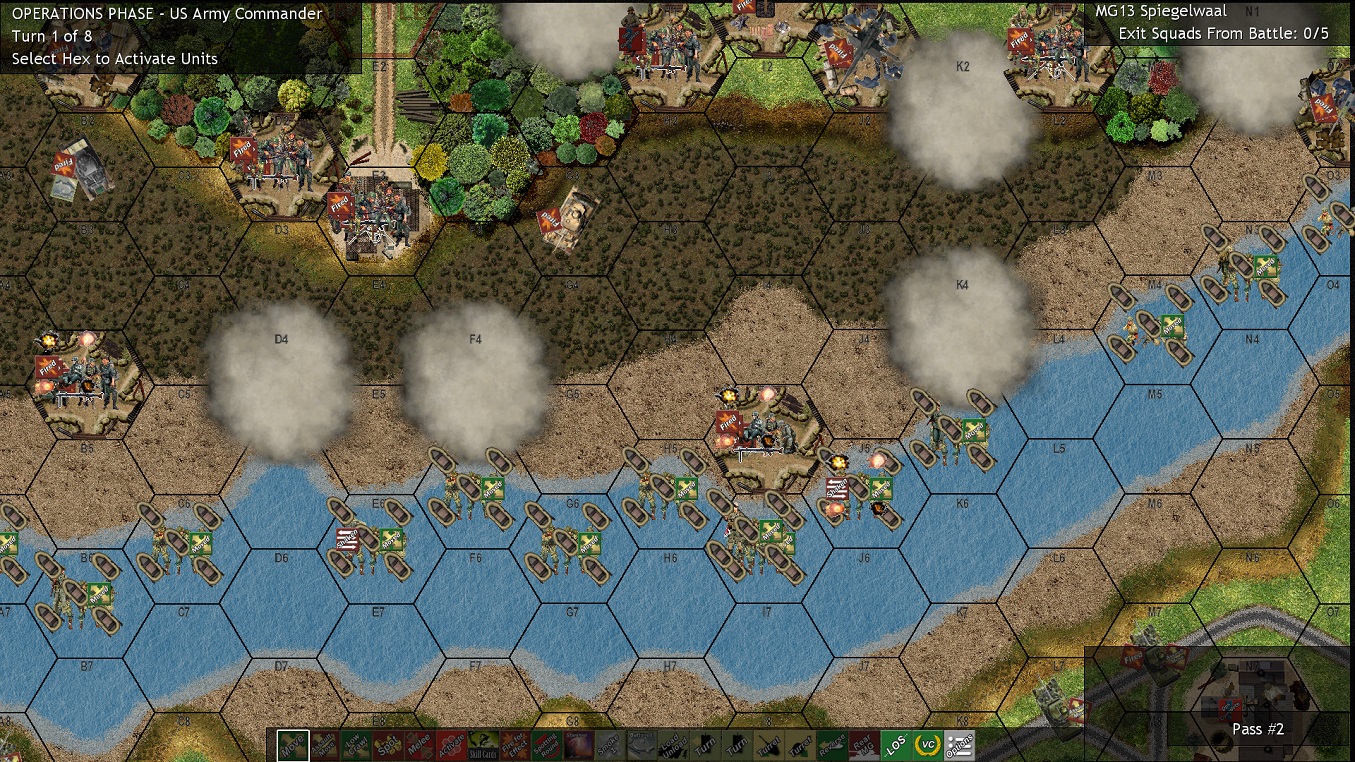This screenshot has height=762, width=1355.
Task: Activate the Spot action
Action: tap(388, 745)
